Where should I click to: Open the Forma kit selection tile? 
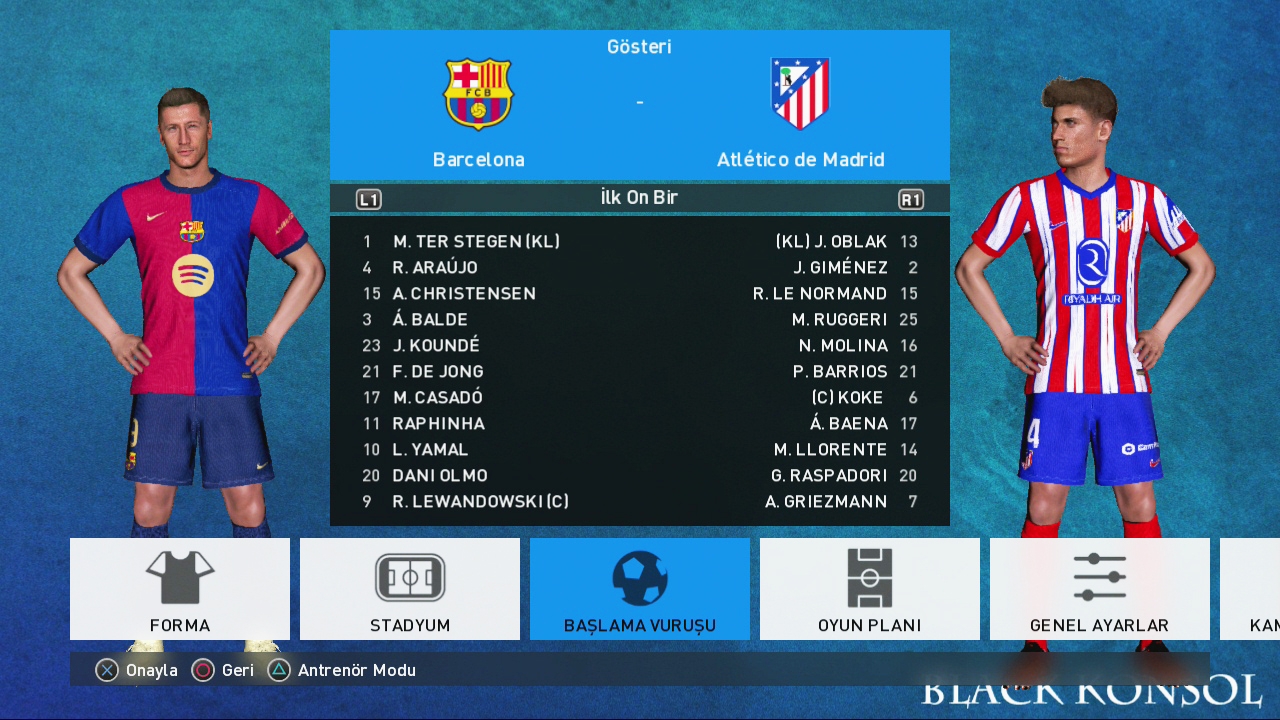(180, 589)
